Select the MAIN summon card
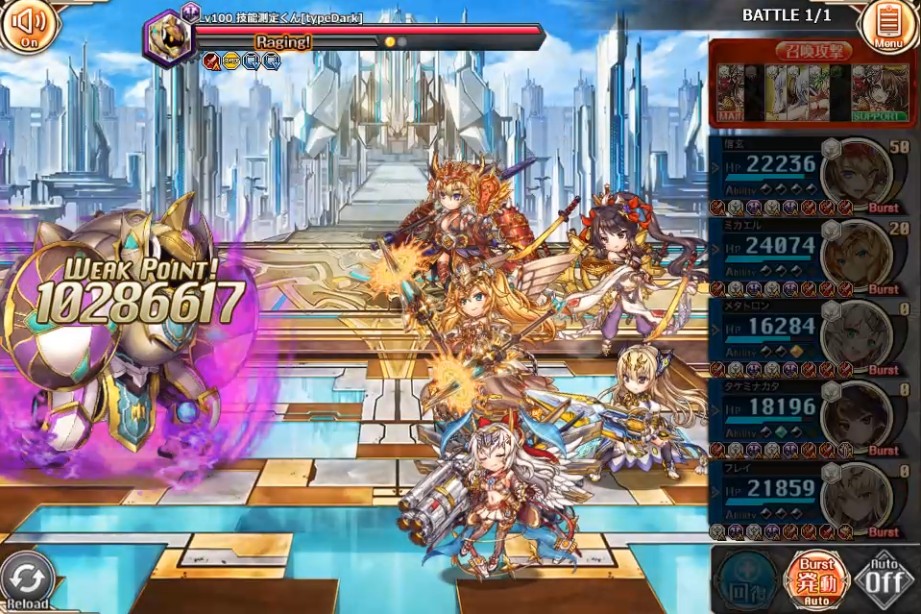The image size is (921, 614). (x=732, y=94)
